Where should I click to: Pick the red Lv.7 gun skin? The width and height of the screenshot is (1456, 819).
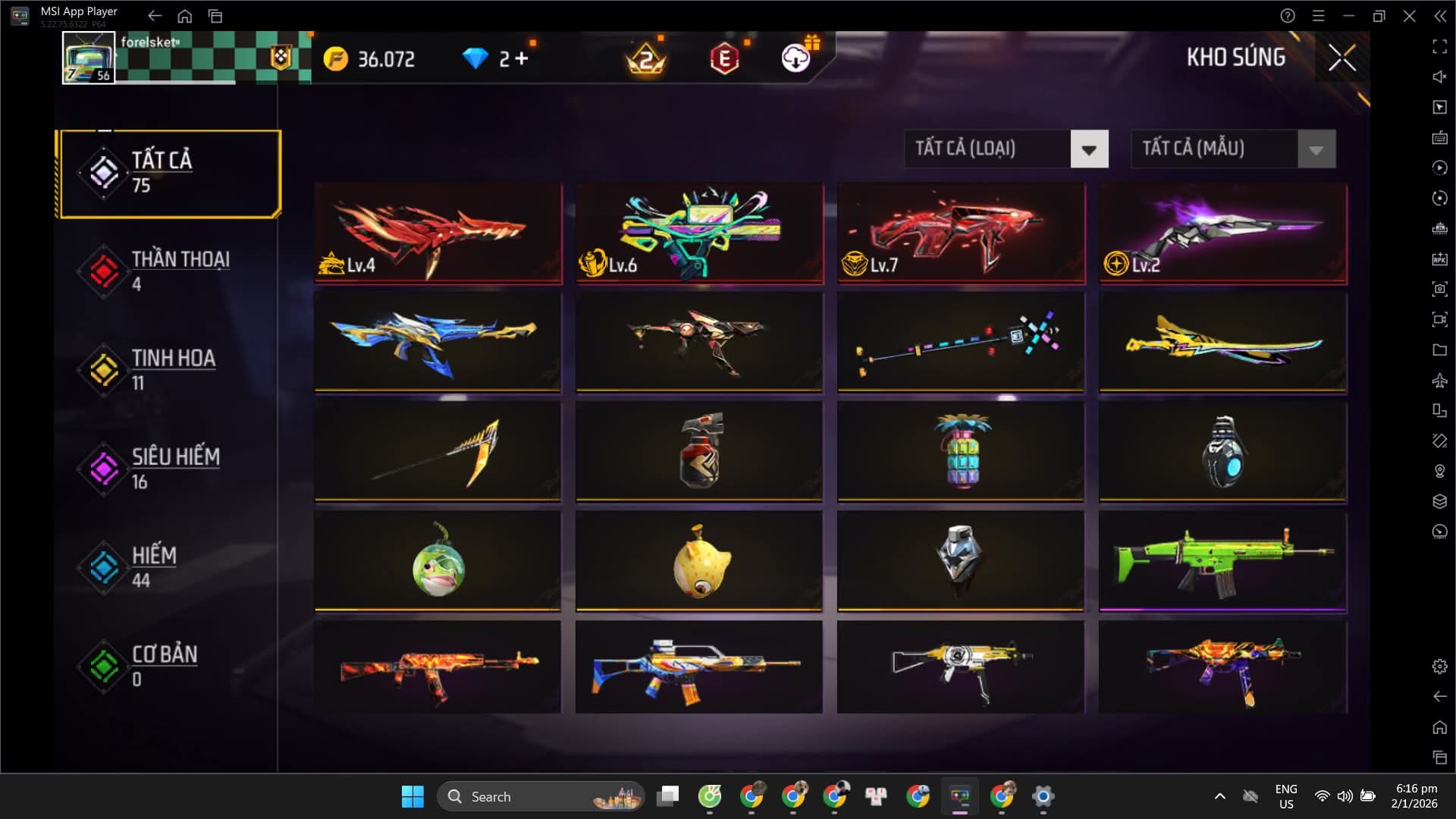click(x=961, y=234)
